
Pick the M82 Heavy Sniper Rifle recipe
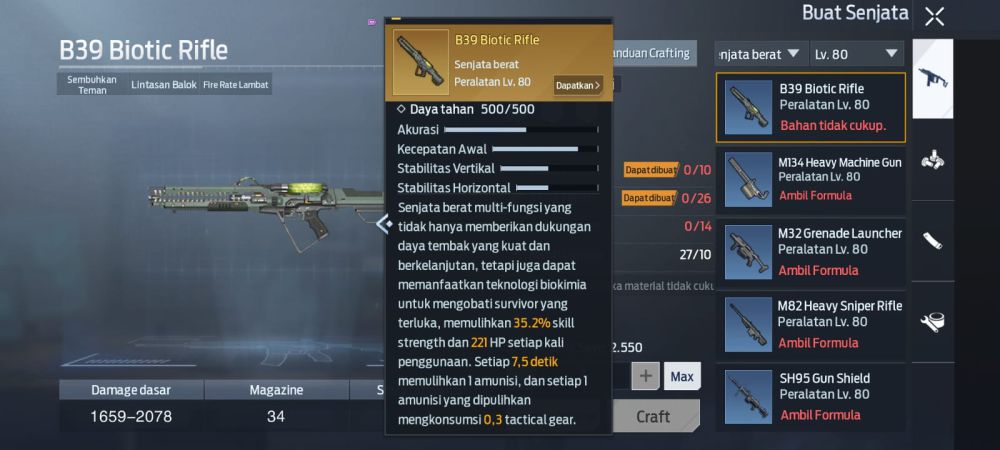point(810,324)
